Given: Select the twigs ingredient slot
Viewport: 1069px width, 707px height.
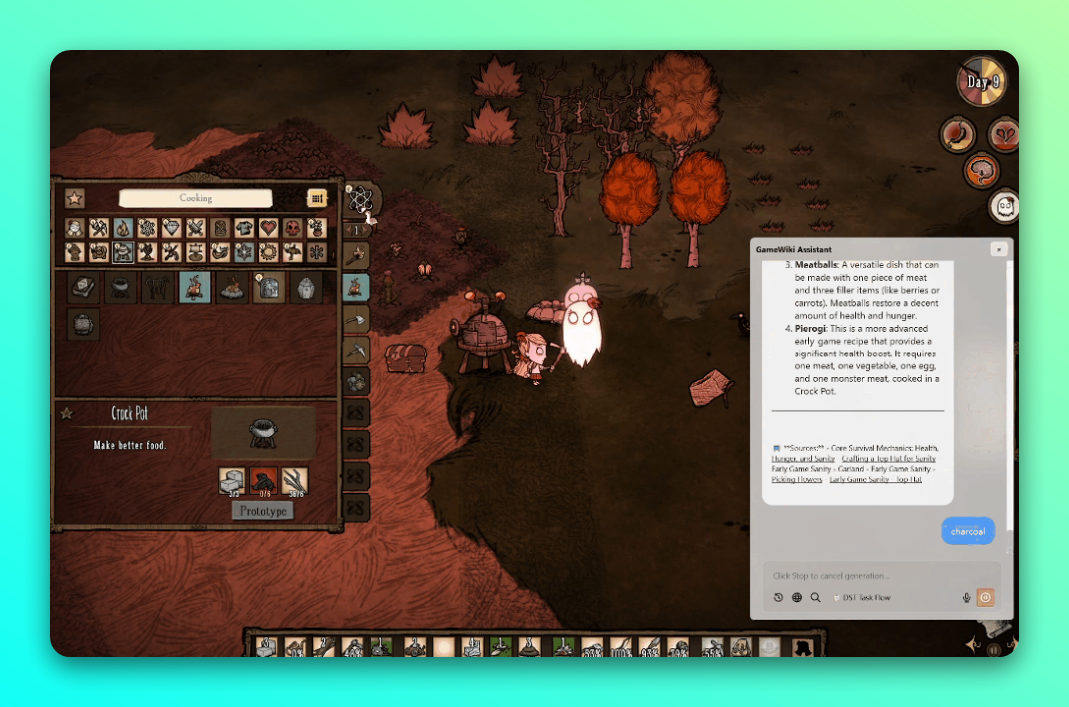Looking at the screenshot, I should 295,480.
